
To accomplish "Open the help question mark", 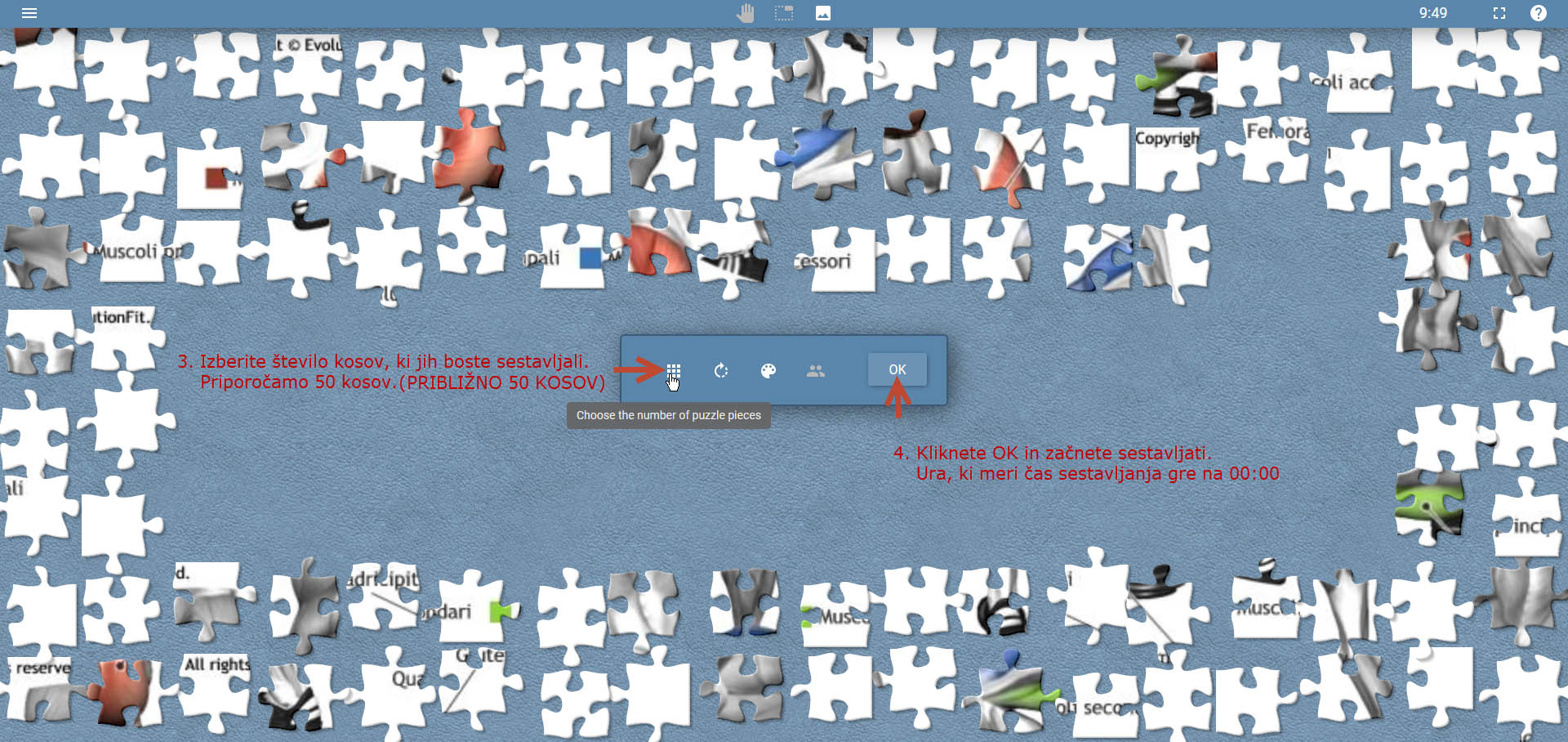I will click(x=1538, y=13).
